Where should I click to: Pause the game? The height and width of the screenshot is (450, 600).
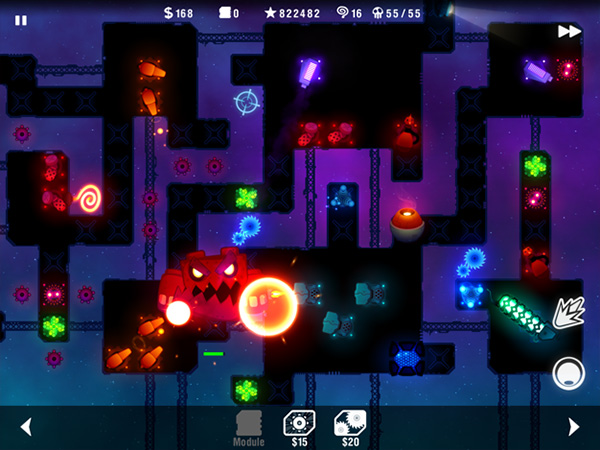(21, 20)
